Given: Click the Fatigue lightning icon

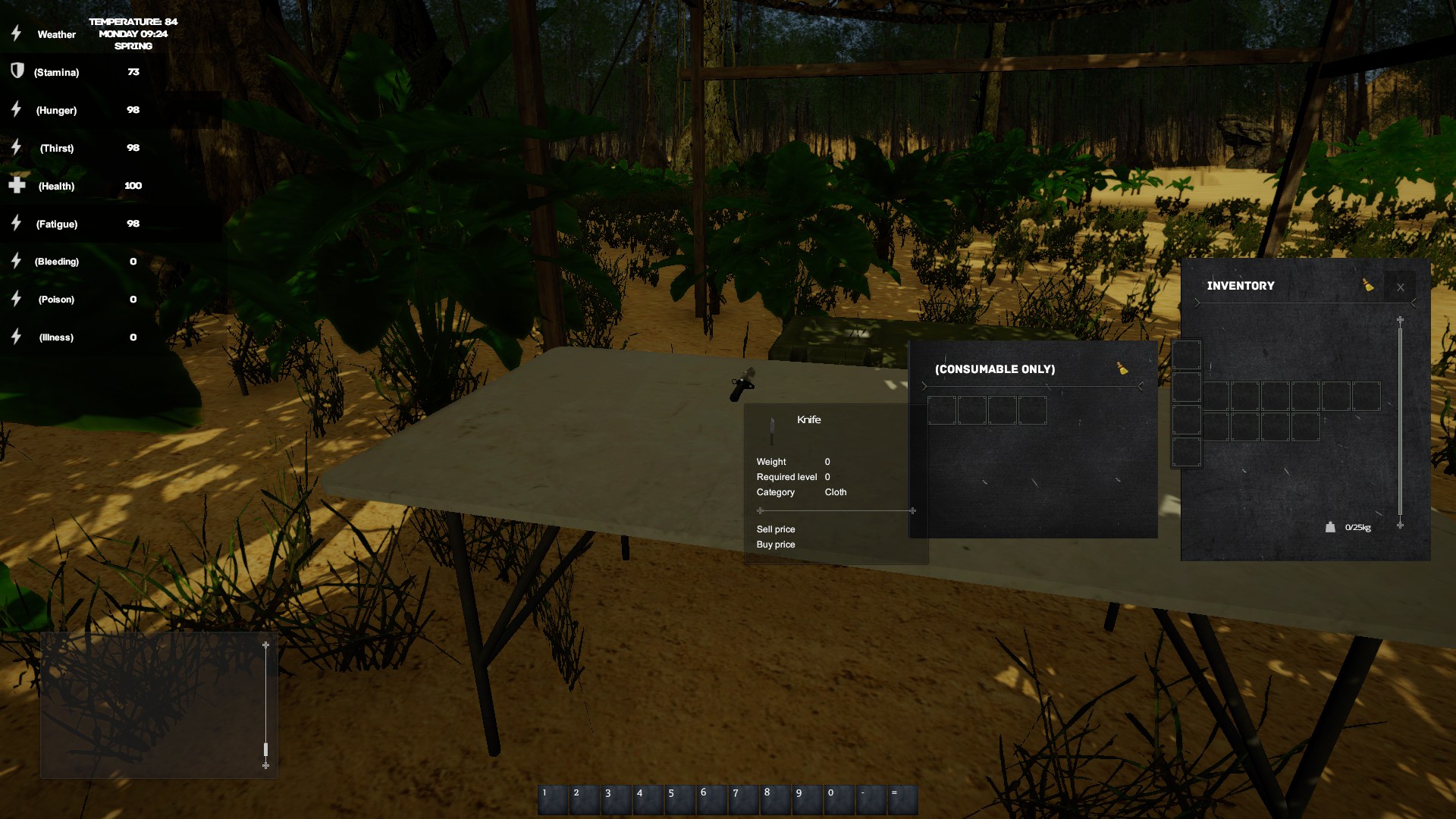Looking at the screenshot, I should point(15,223).
